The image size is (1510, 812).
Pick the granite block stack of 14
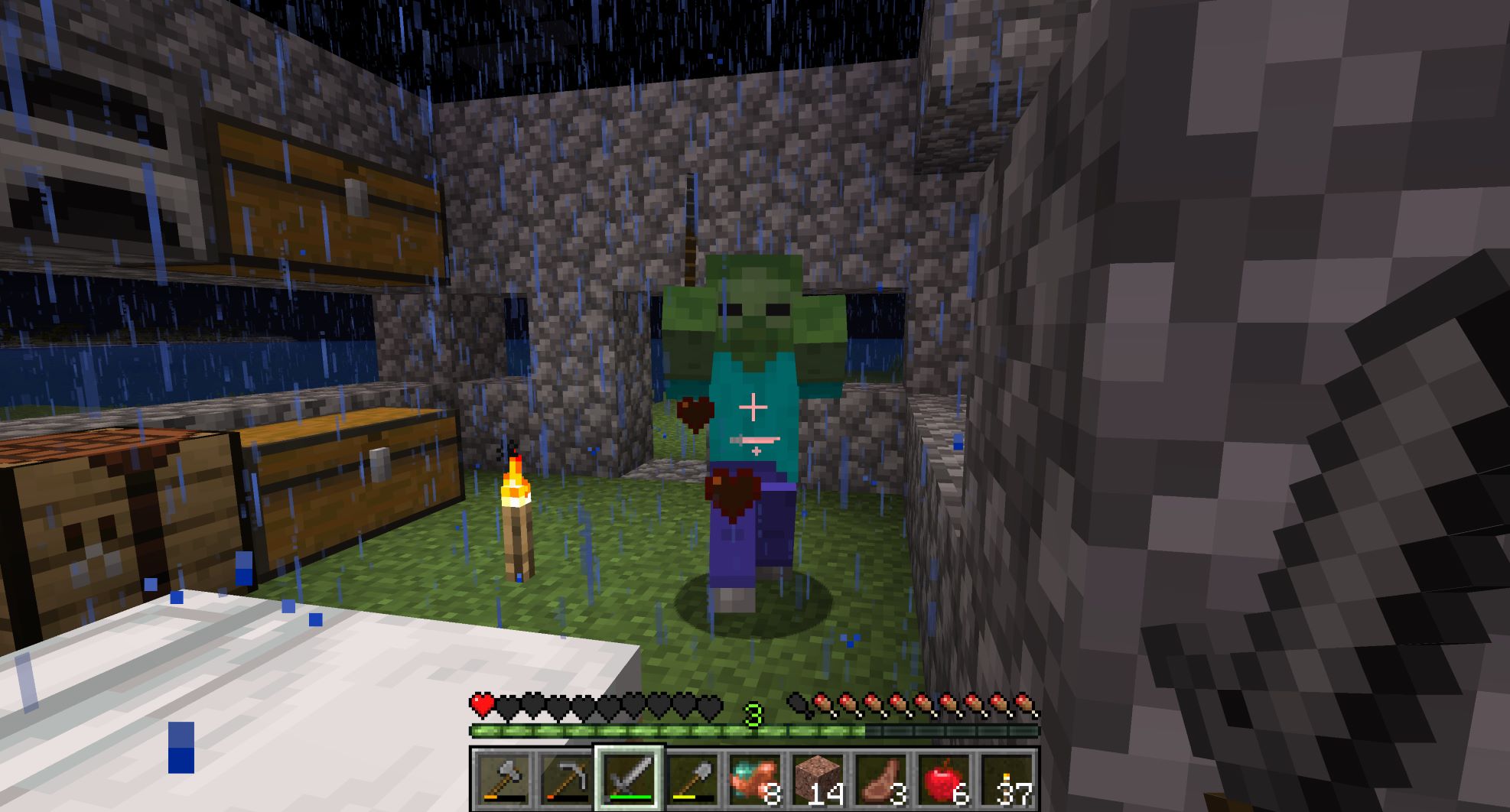(x=818, y=778)
